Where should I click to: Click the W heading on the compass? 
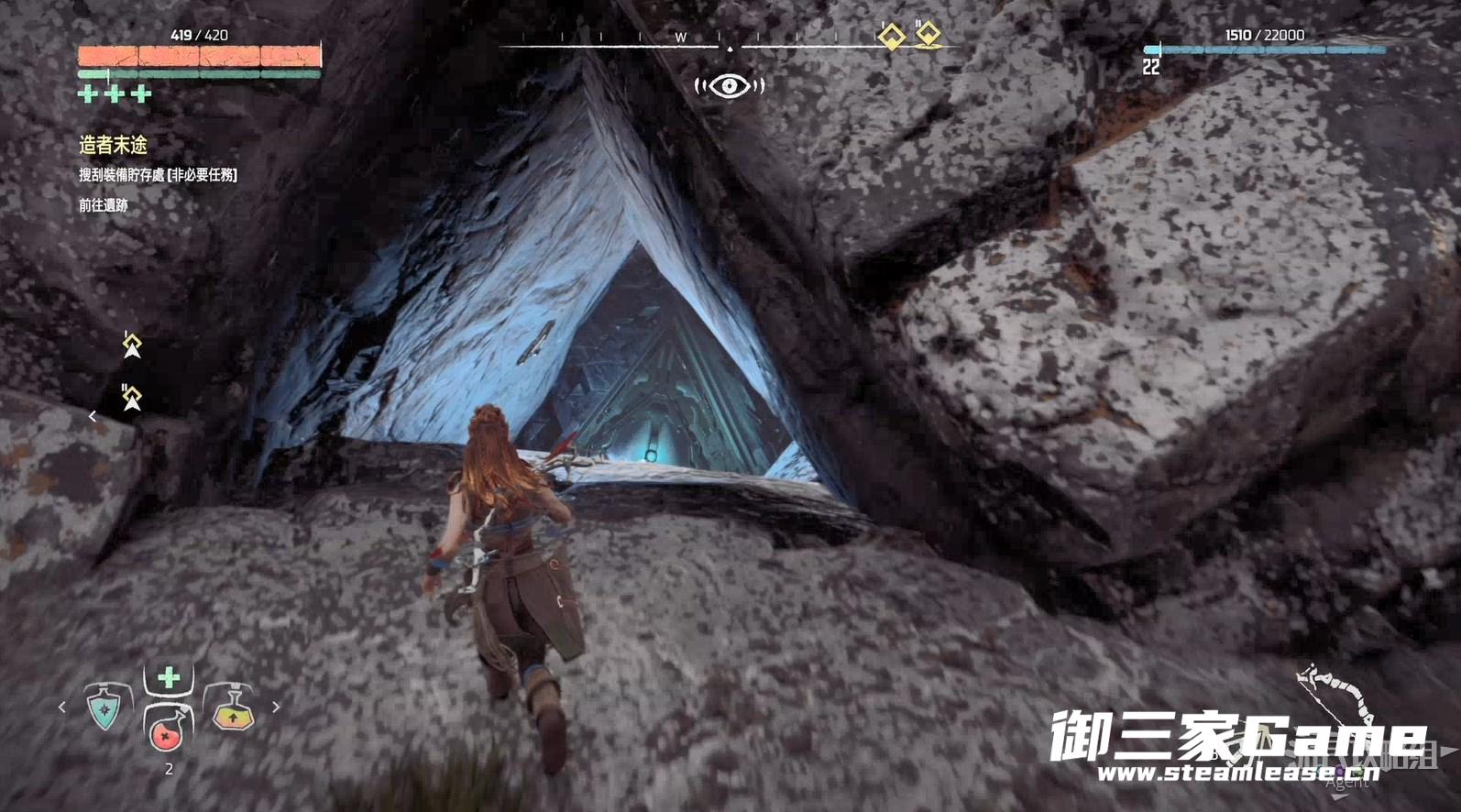[x=680, y=38]
